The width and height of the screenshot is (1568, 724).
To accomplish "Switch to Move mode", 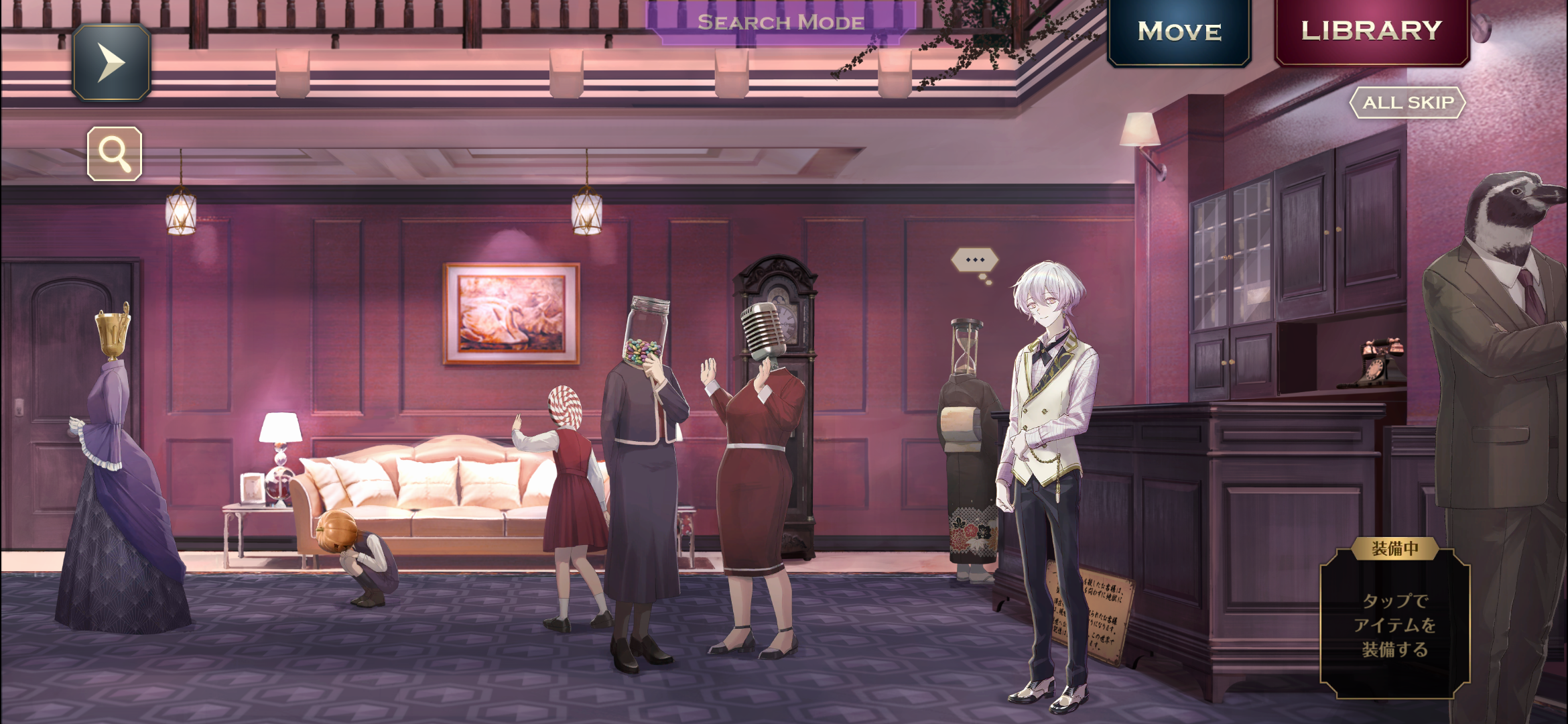I will pos(1179,32).
